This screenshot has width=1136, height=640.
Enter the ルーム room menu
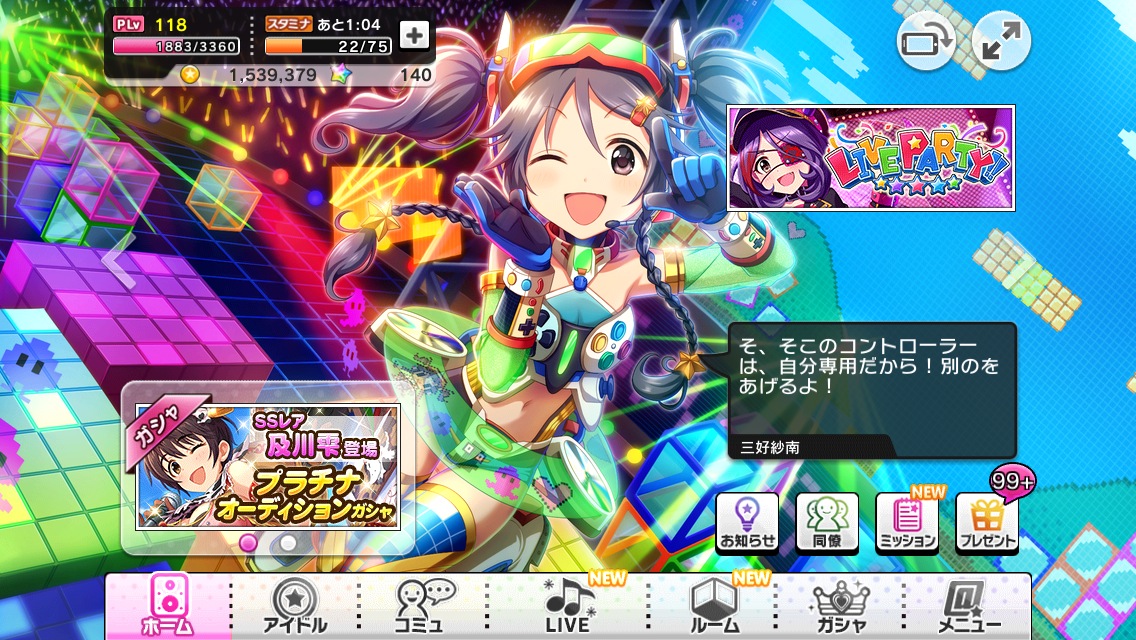(x=714, y=606)
